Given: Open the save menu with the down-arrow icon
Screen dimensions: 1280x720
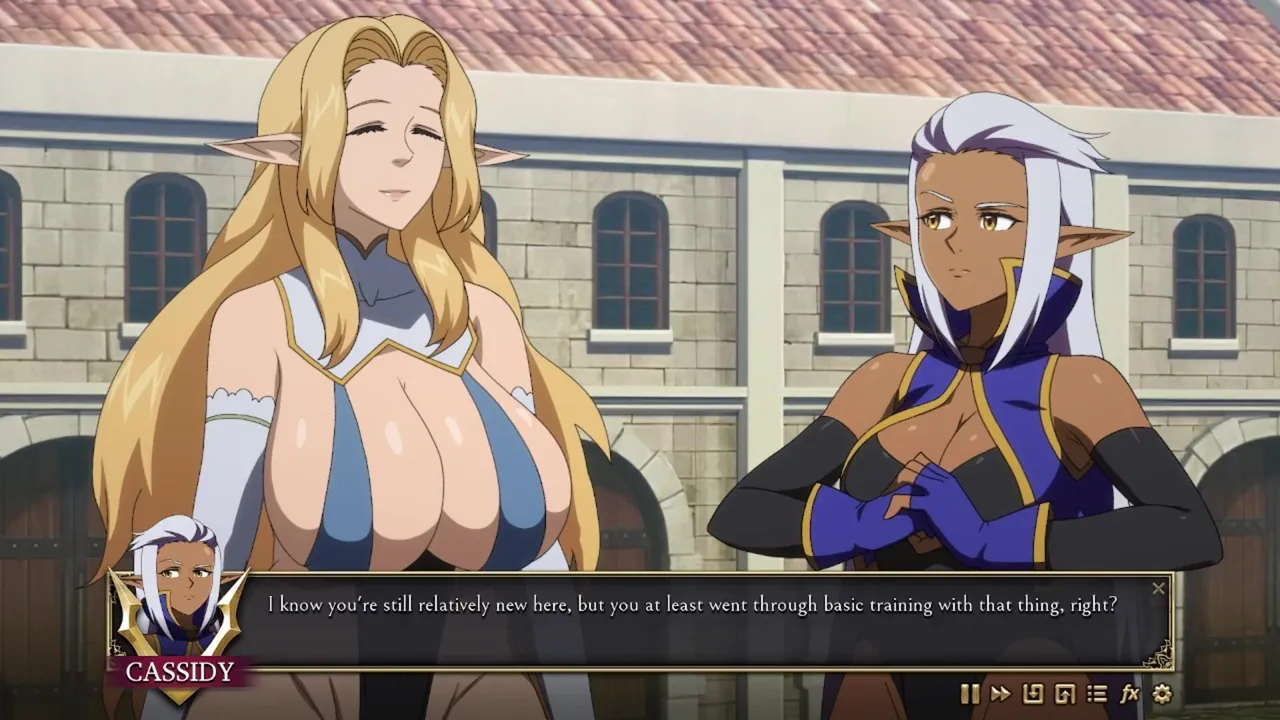Looking at the screenshot, I should (1033, 693).
